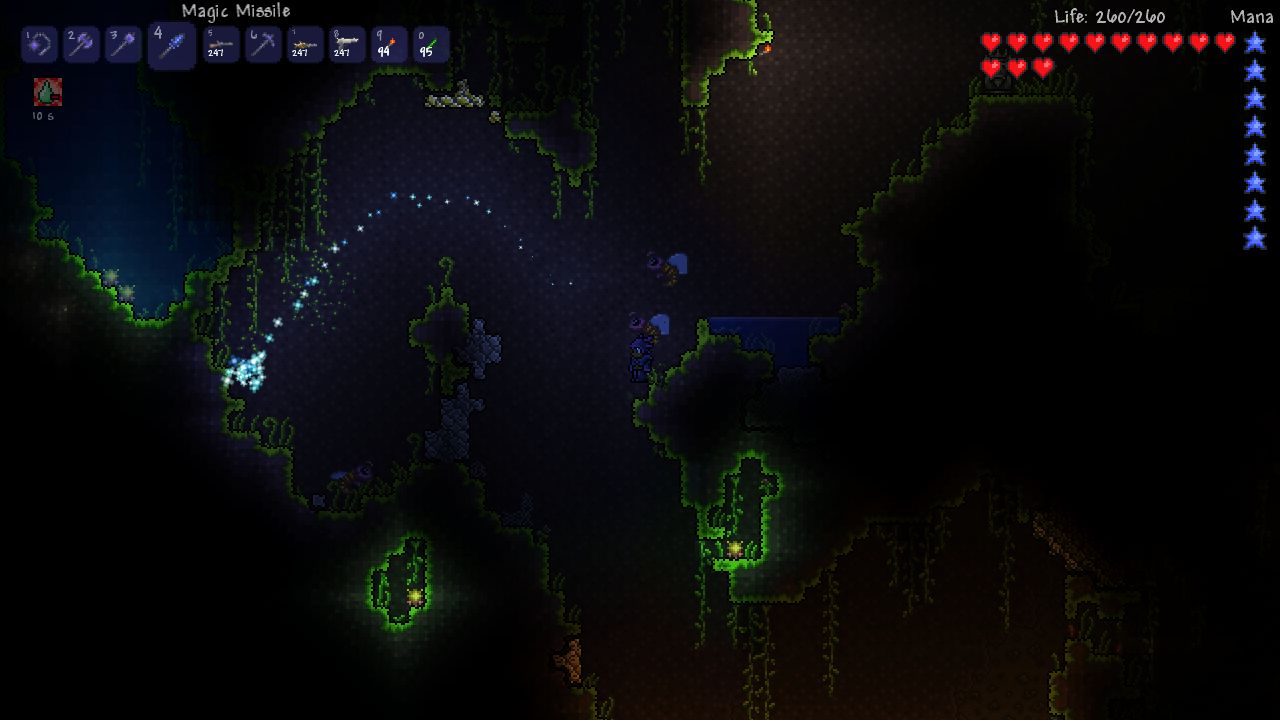The image size is (1280, 720).
Task: Click the player character in the cave
Action: pos(643,353)
